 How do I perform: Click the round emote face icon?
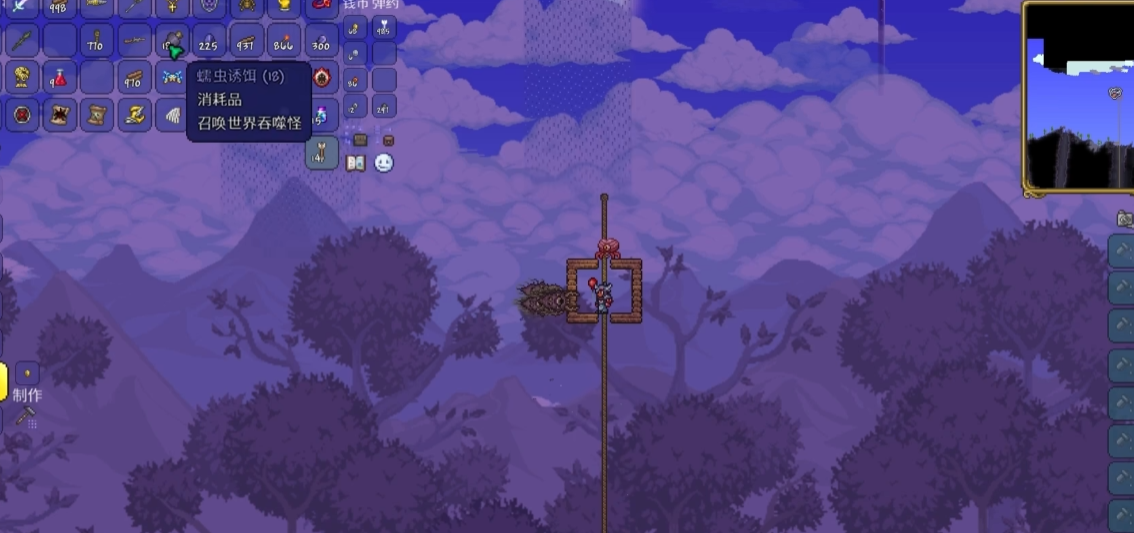384,163
